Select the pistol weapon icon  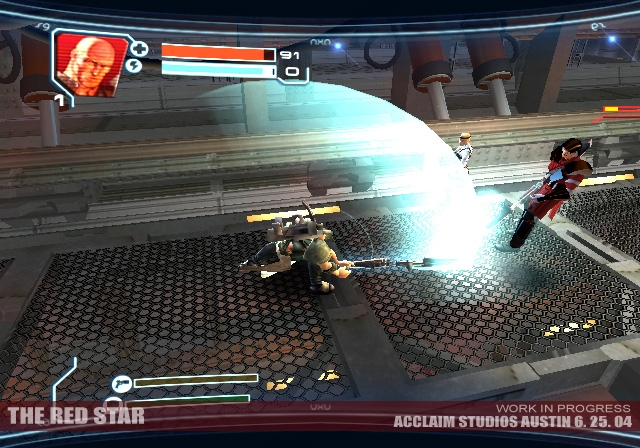coord(122,382)
